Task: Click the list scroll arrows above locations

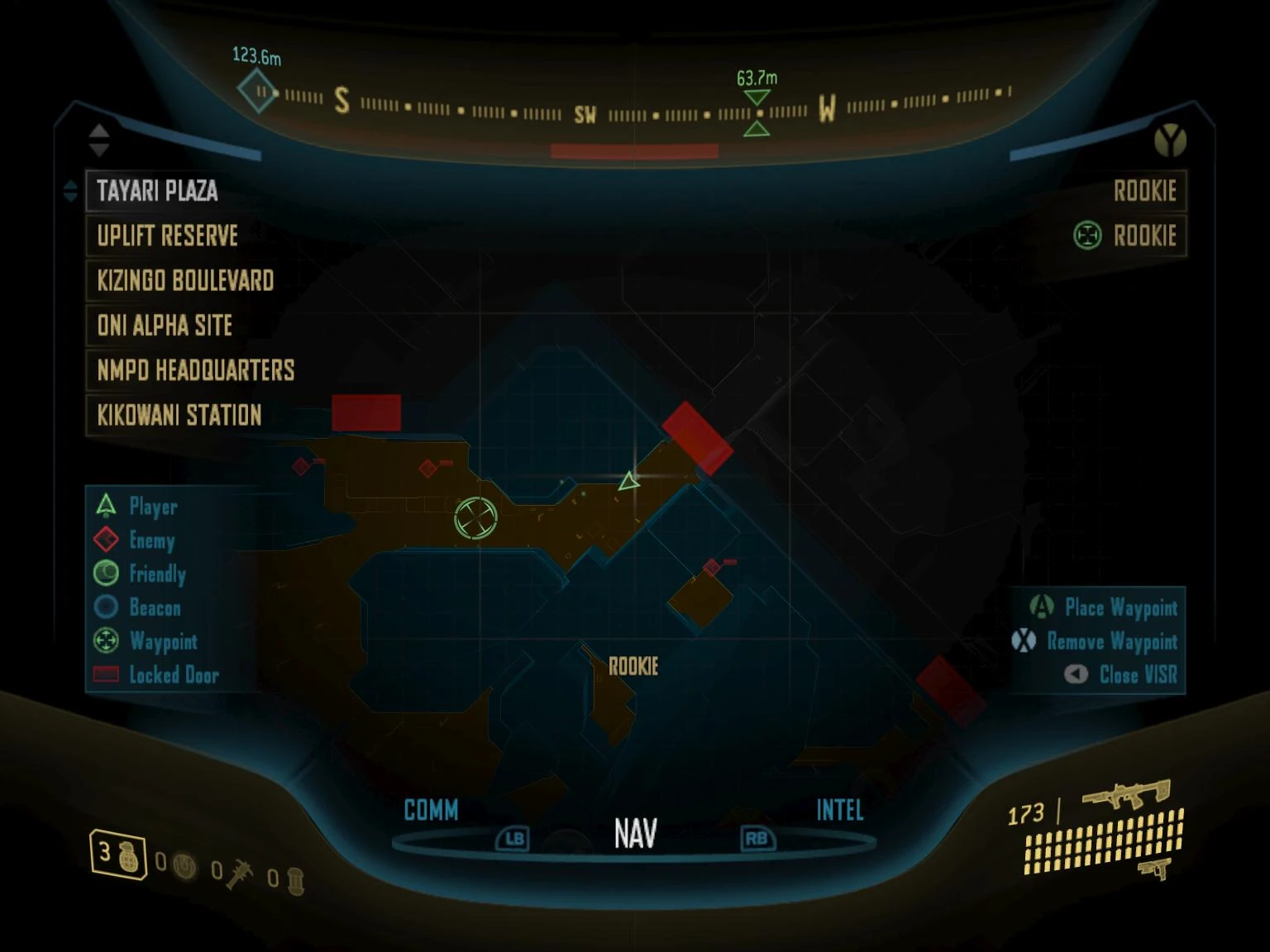Action: pyautogui.click(x=99, y=140)
